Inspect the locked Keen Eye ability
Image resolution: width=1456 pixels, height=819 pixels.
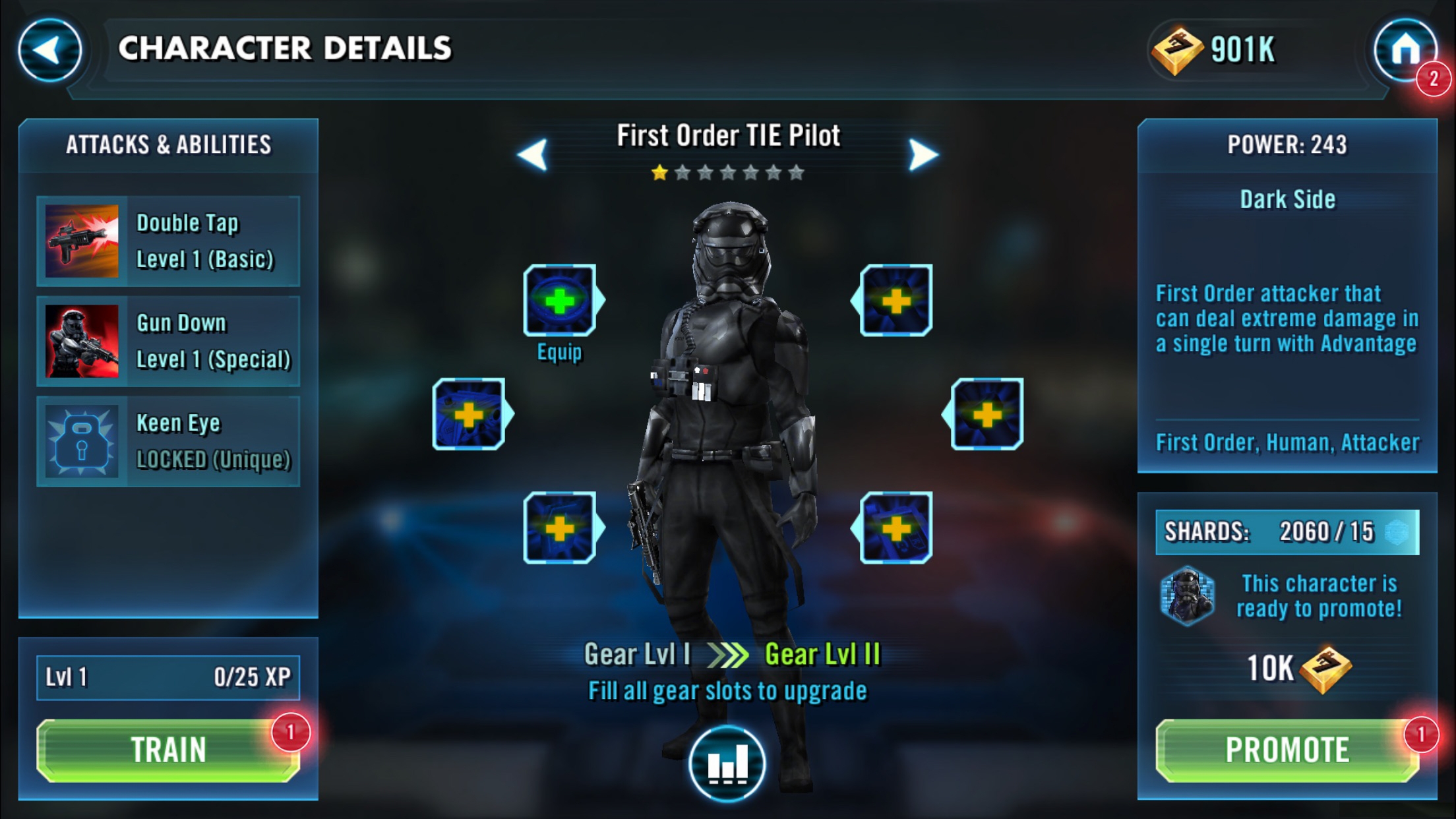168,441
